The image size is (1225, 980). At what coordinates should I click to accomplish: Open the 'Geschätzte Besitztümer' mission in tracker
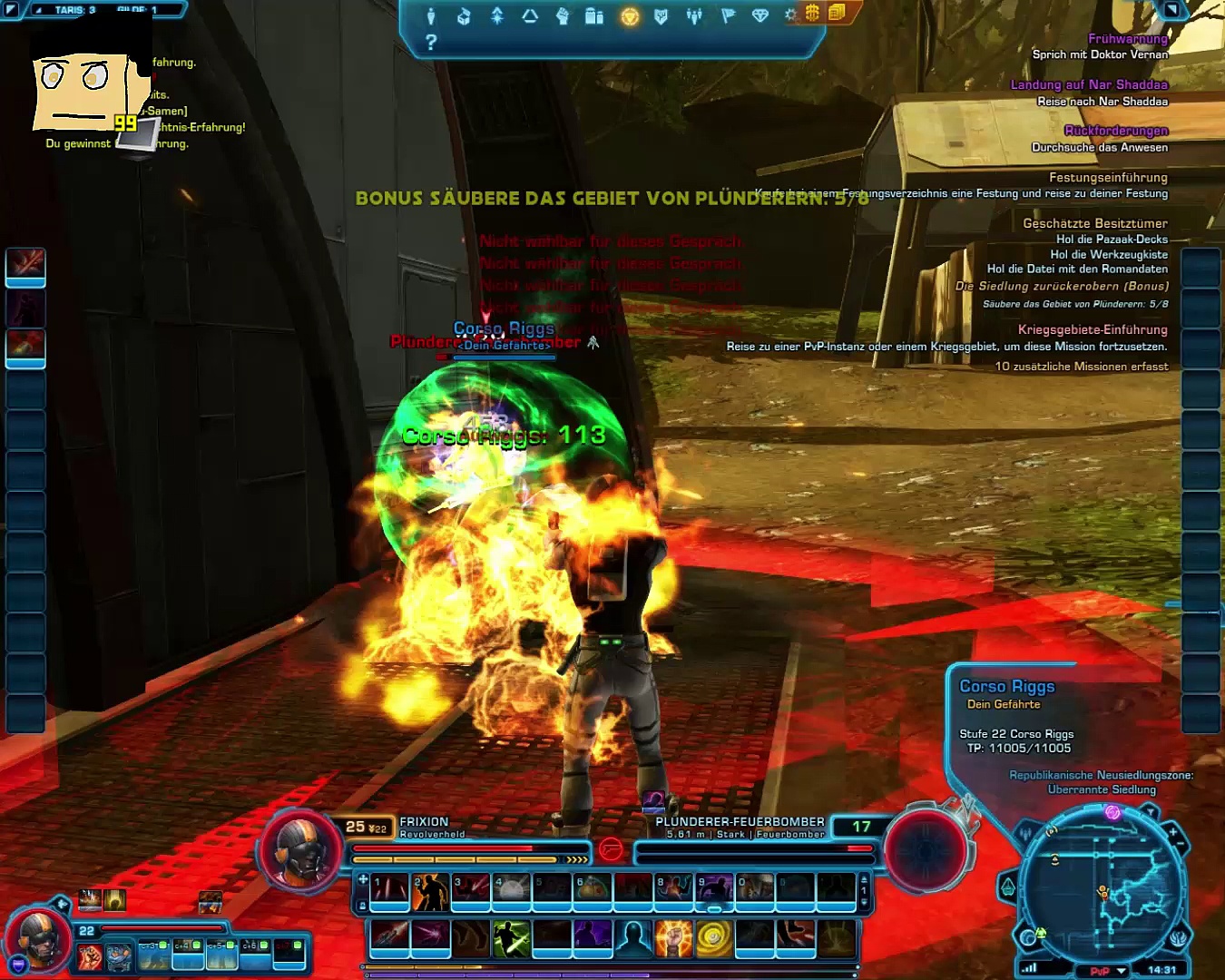(x=1094, y=223)
